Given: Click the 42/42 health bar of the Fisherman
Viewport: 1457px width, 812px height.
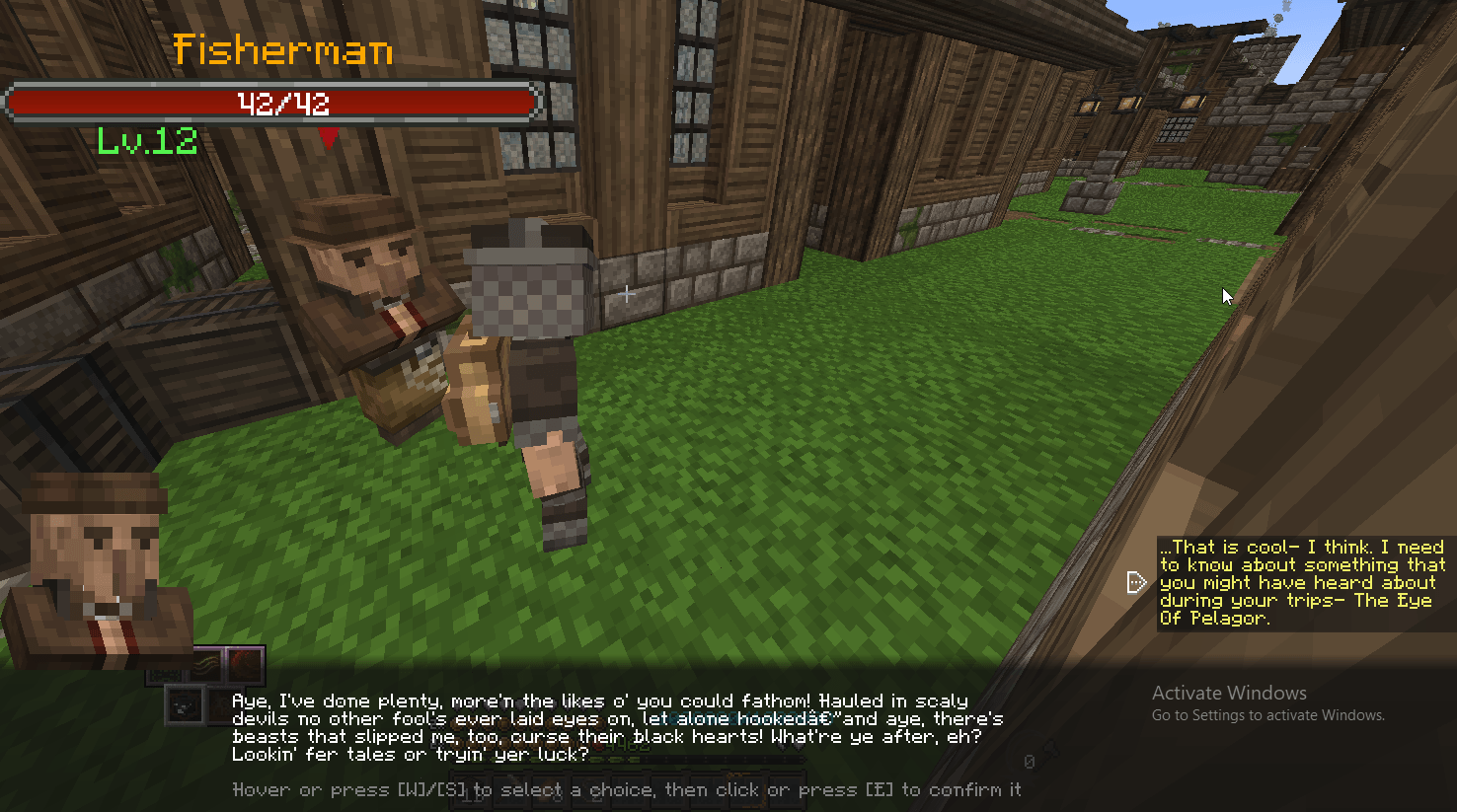Looking at the screenshot, I should (270, 102).
